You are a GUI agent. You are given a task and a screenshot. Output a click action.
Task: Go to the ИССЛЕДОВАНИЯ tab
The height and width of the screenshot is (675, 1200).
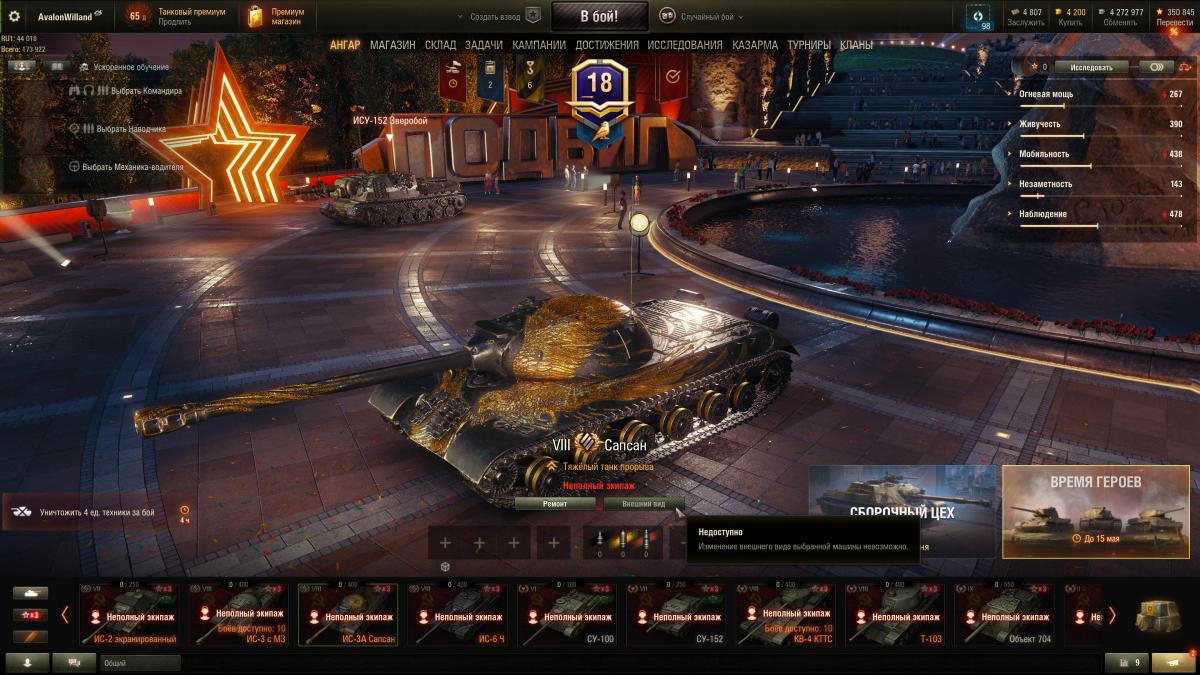point(684,45)
